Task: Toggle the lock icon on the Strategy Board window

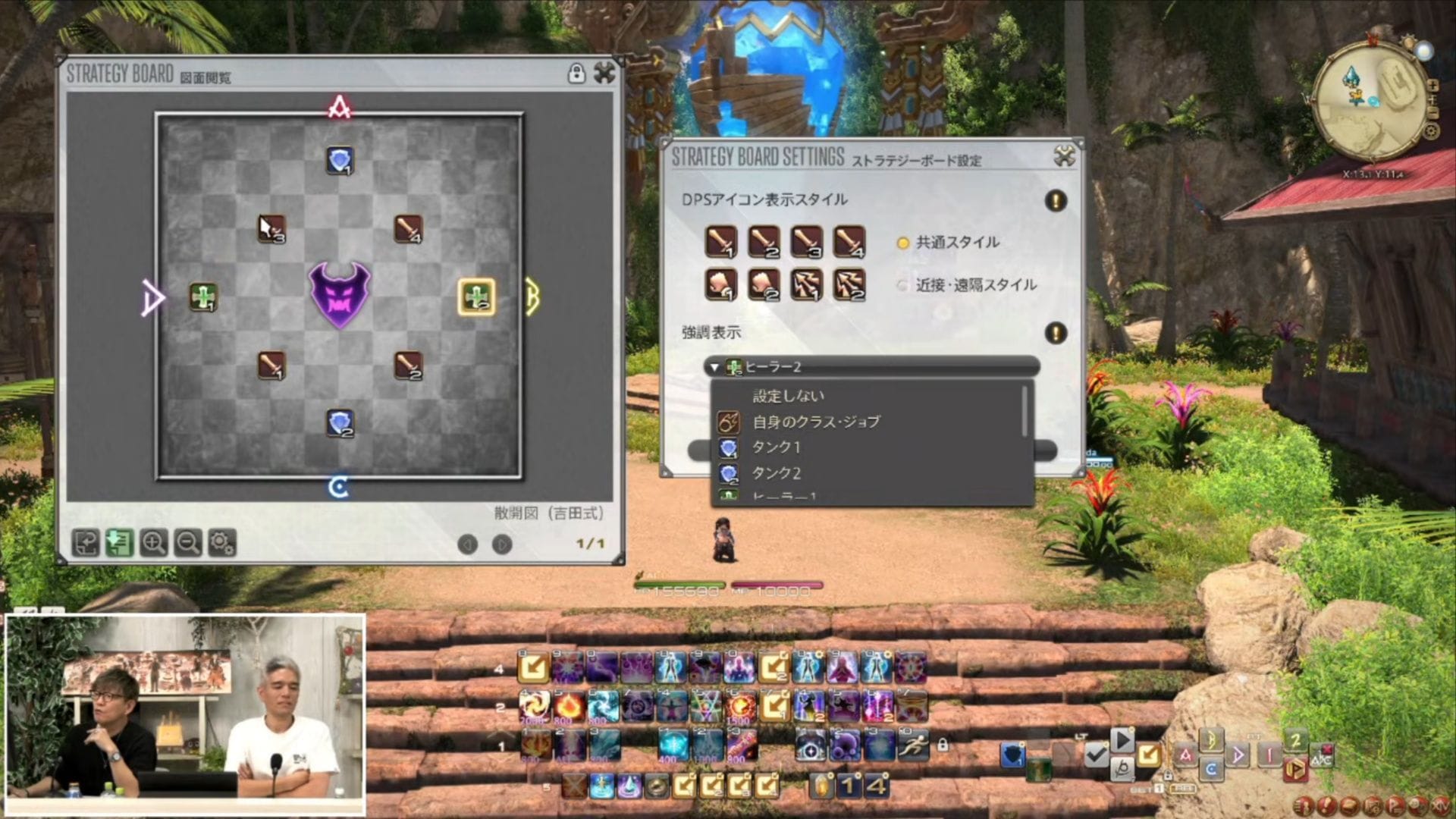Action: pyautogui.click(x=577, y=74)
